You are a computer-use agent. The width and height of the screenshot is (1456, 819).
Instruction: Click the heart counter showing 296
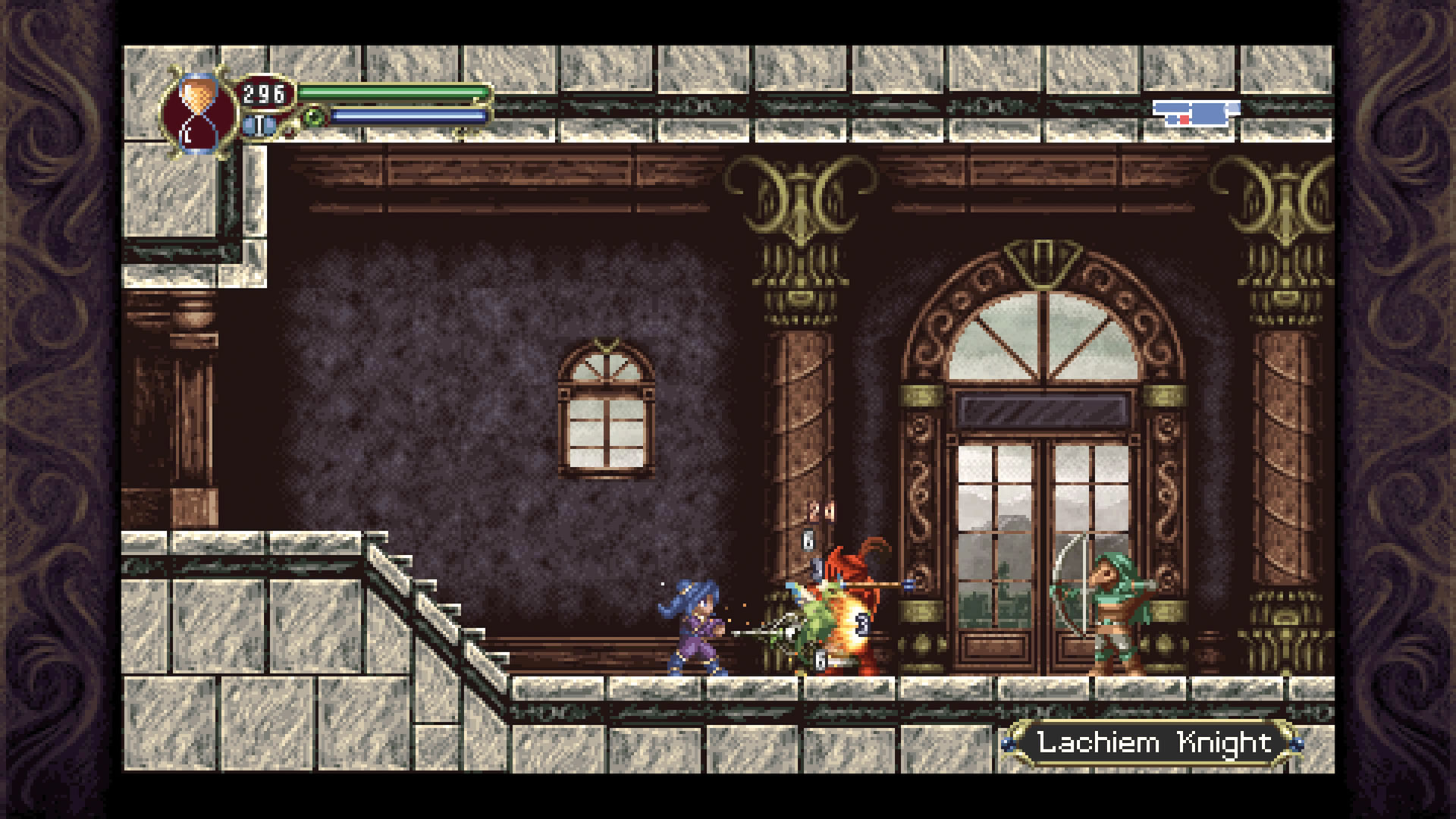(x=262, y=93)
